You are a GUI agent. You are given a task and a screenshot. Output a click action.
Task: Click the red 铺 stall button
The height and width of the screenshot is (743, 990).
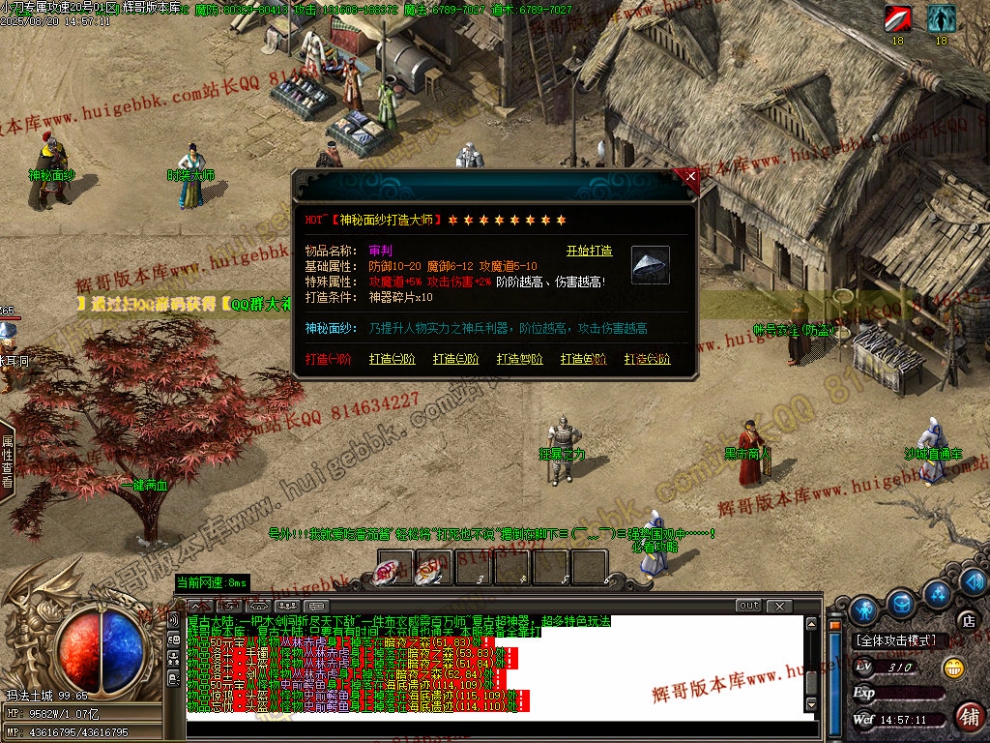968,716
